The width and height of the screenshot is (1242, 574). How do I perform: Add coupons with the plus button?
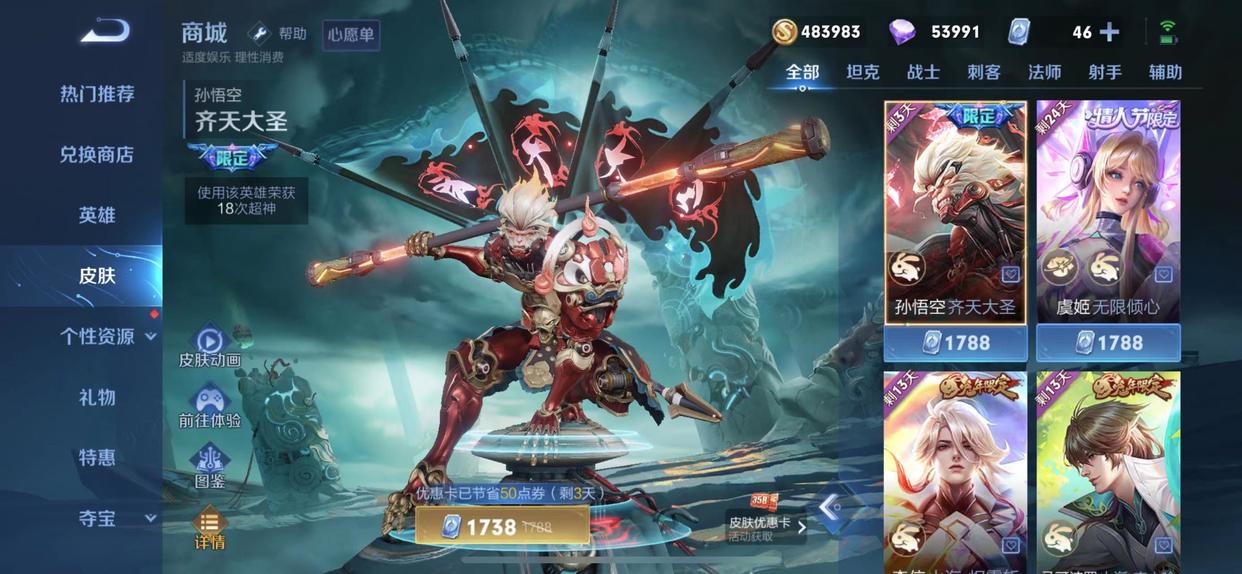point(1109,32)
